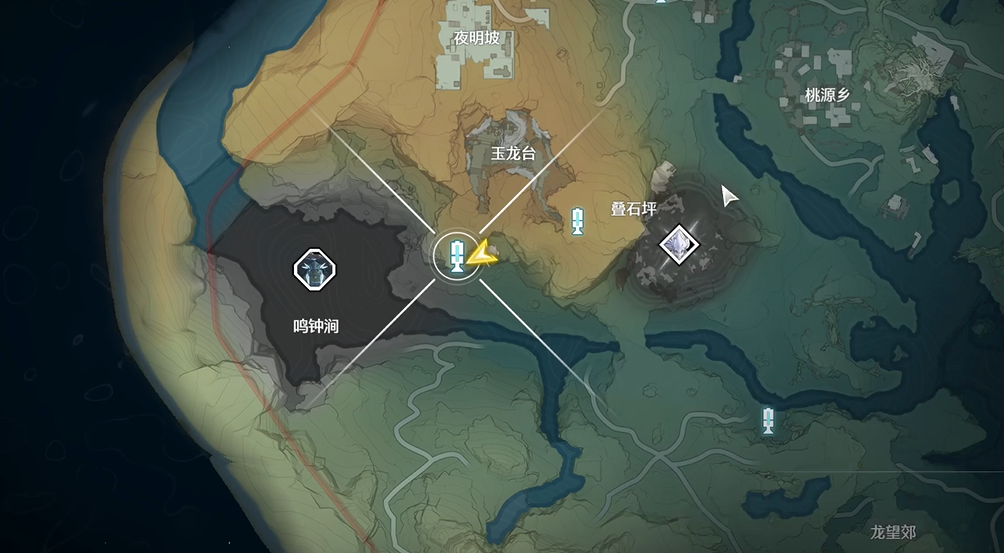Viewport: 1004px width, 553px height.
Task: Choose the teleport beacon near 龙望郊
Action: 768,420
